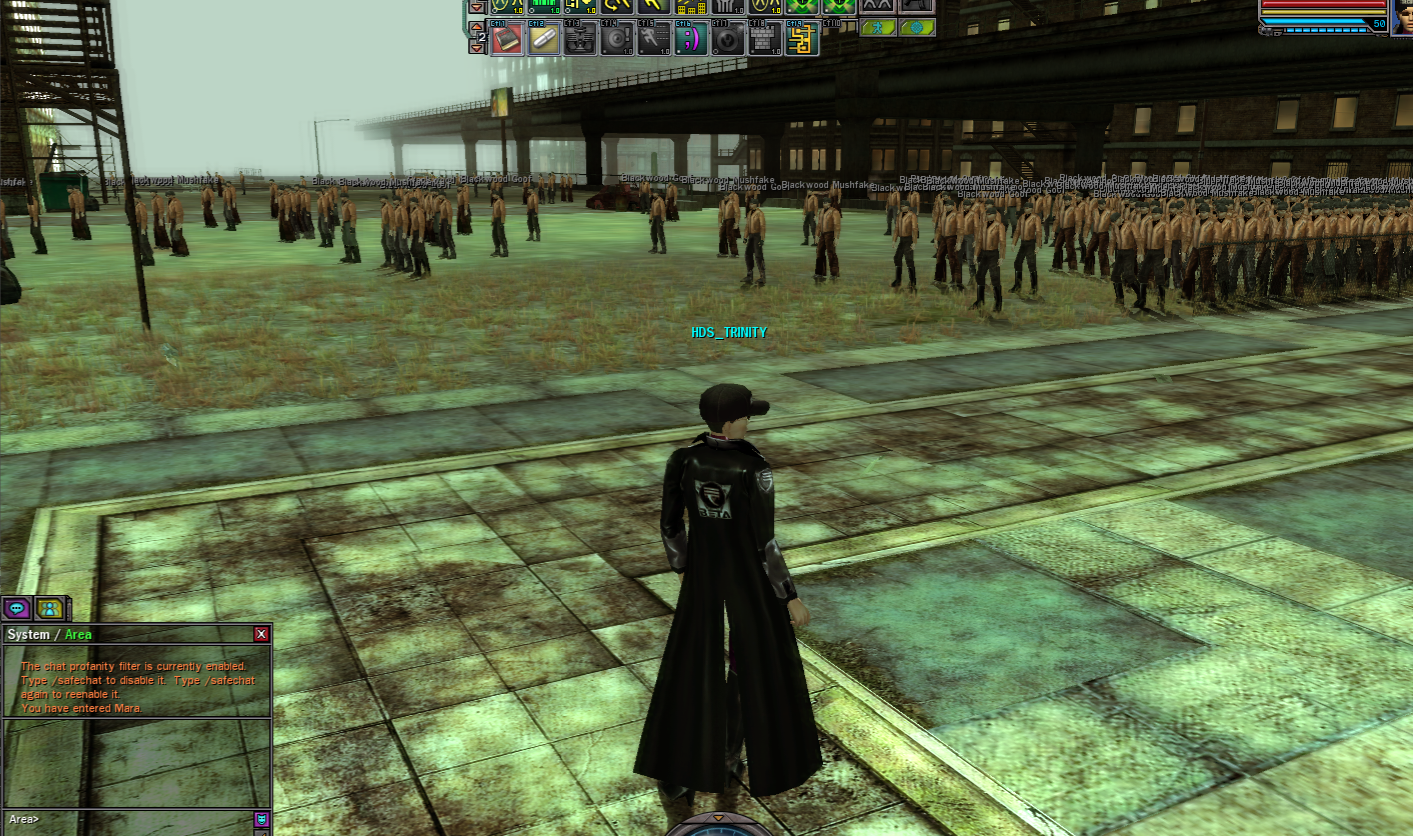The image size is (1413, 836).
Task: Open the purple mask emote menu
Action: point(261,820)
